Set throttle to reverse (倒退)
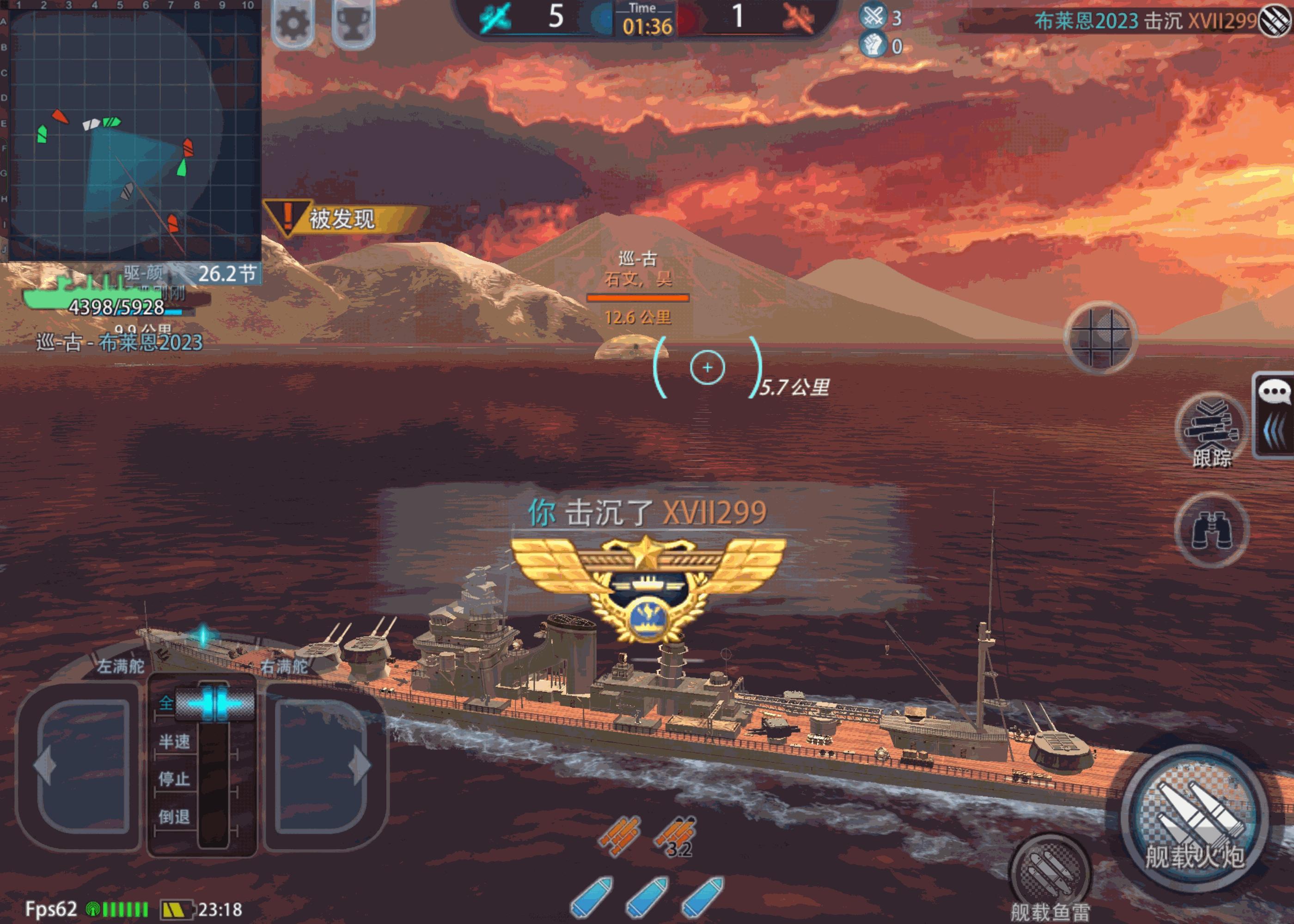1294x924 pixels. pos(174,817)
